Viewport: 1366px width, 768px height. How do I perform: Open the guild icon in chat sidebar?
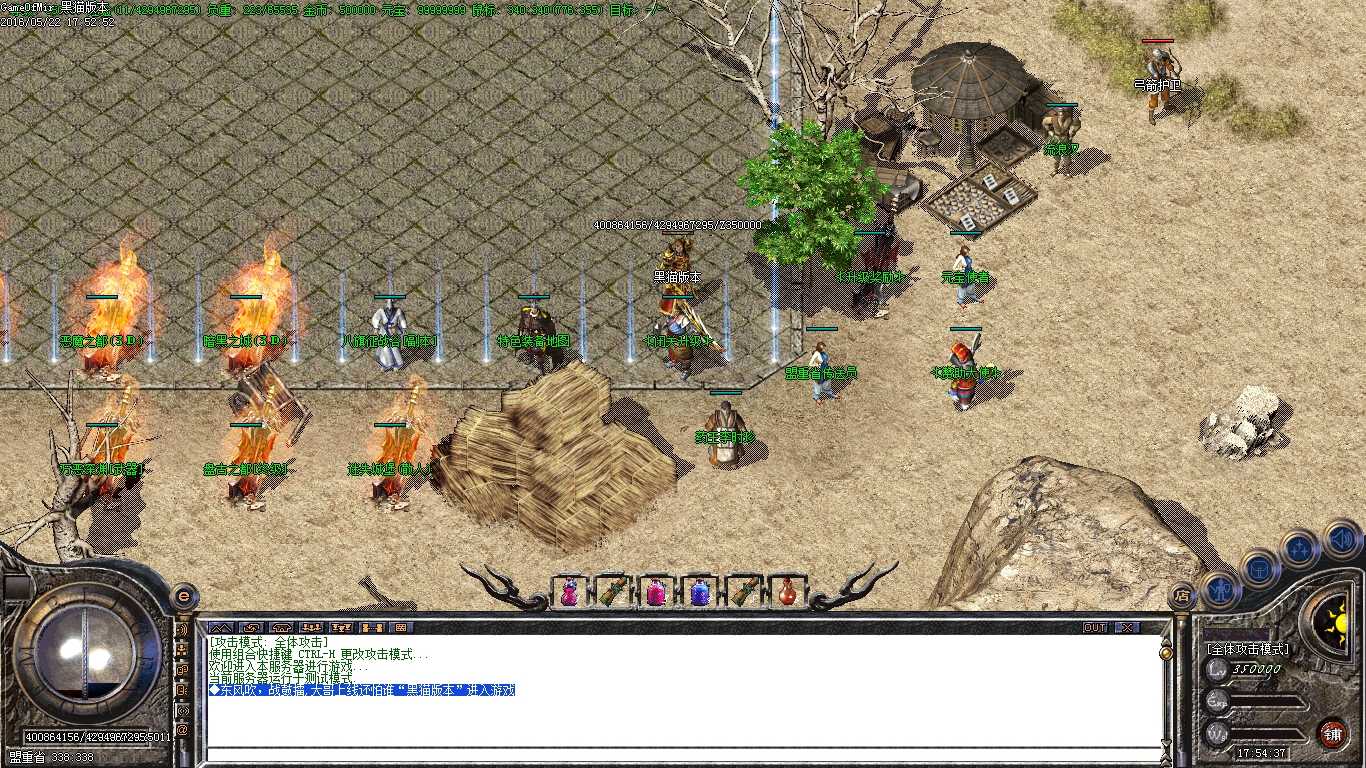point(182,670)
